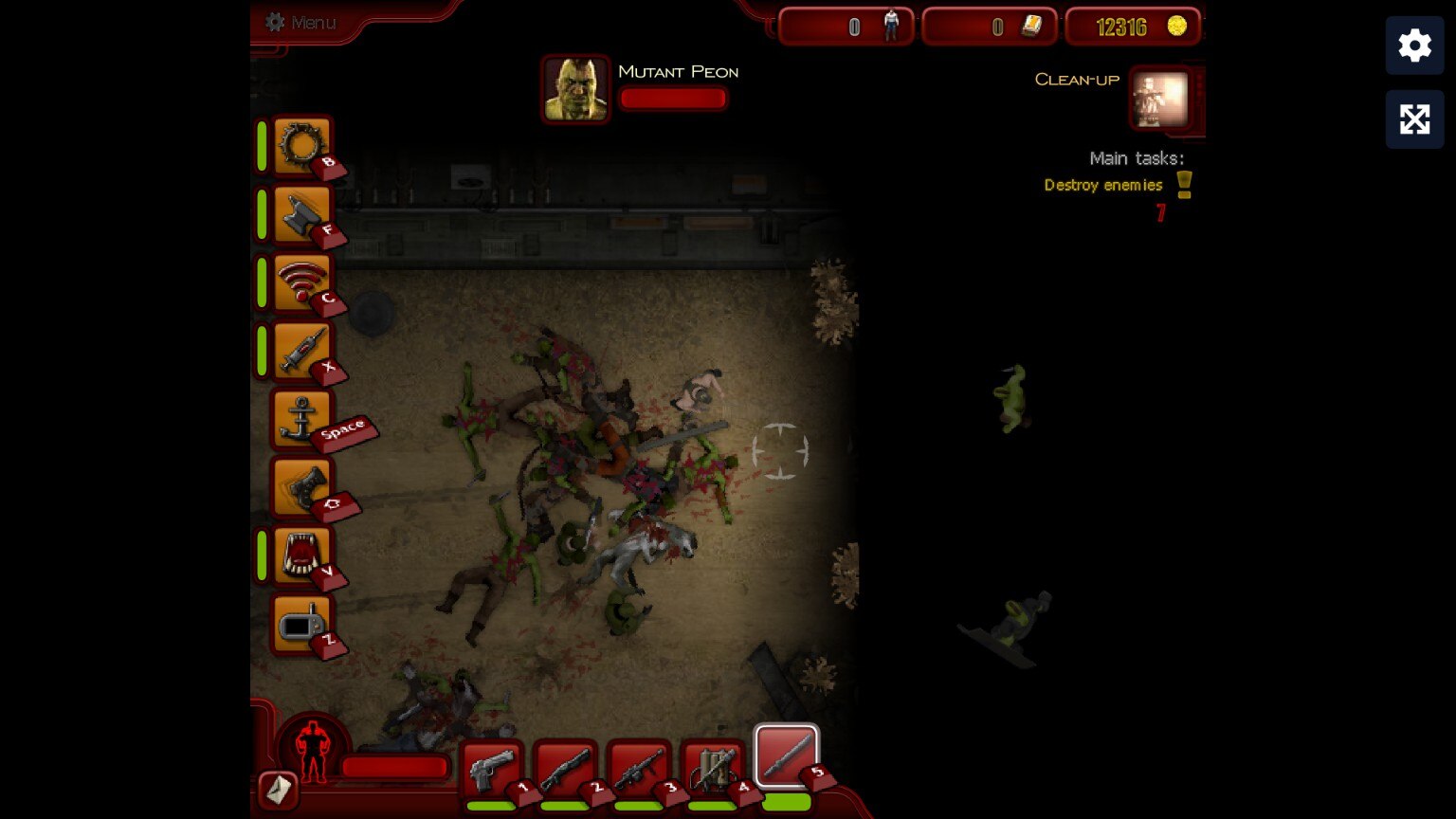1456x819 pixels.
Task: Click the red character silhouette icon
Action: coord(313,750)
